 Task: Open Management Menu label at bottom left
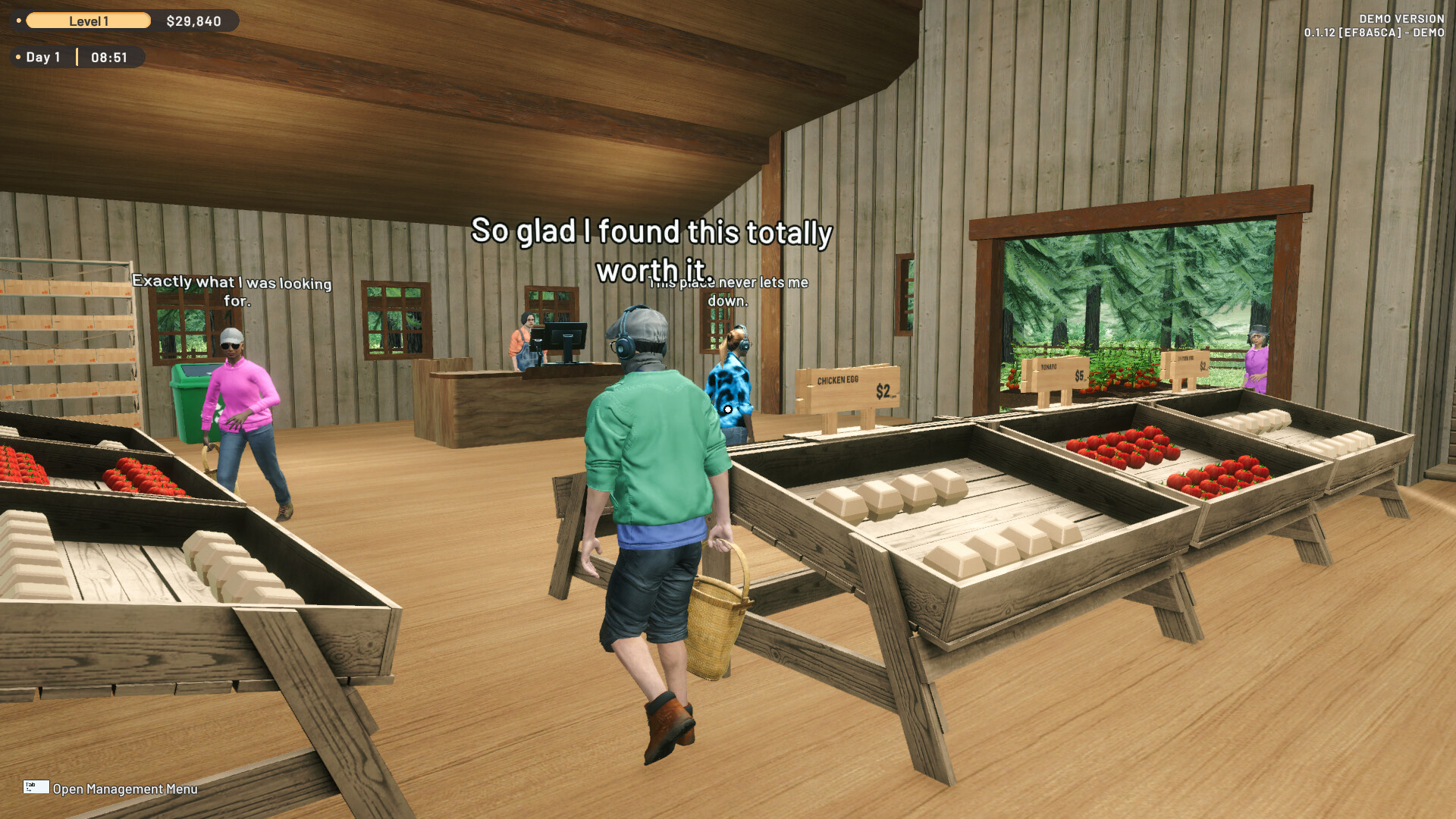click(125, 789)
